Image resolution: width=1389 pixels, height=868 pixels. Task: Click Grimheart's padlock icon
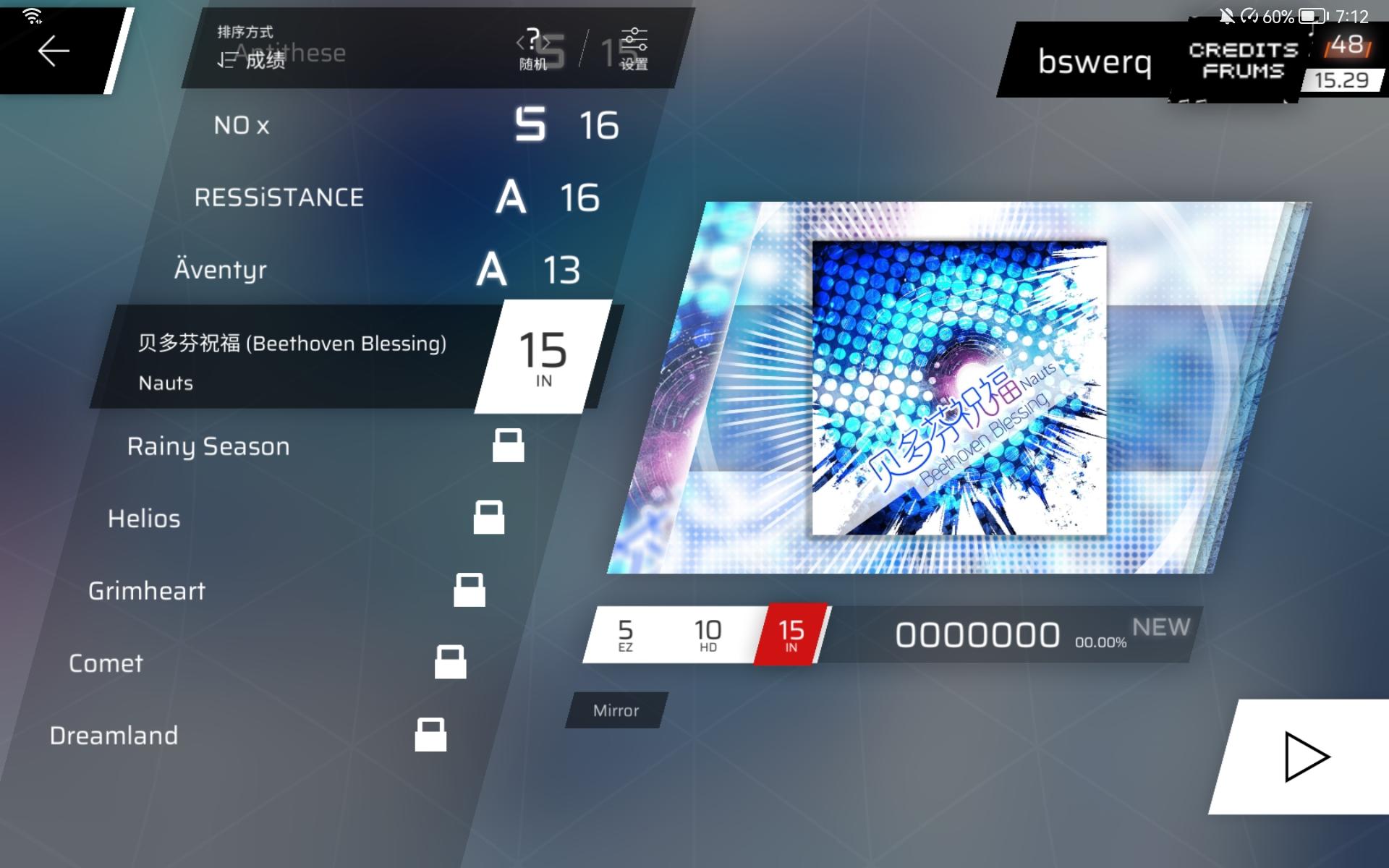click(x=471, y=591)
